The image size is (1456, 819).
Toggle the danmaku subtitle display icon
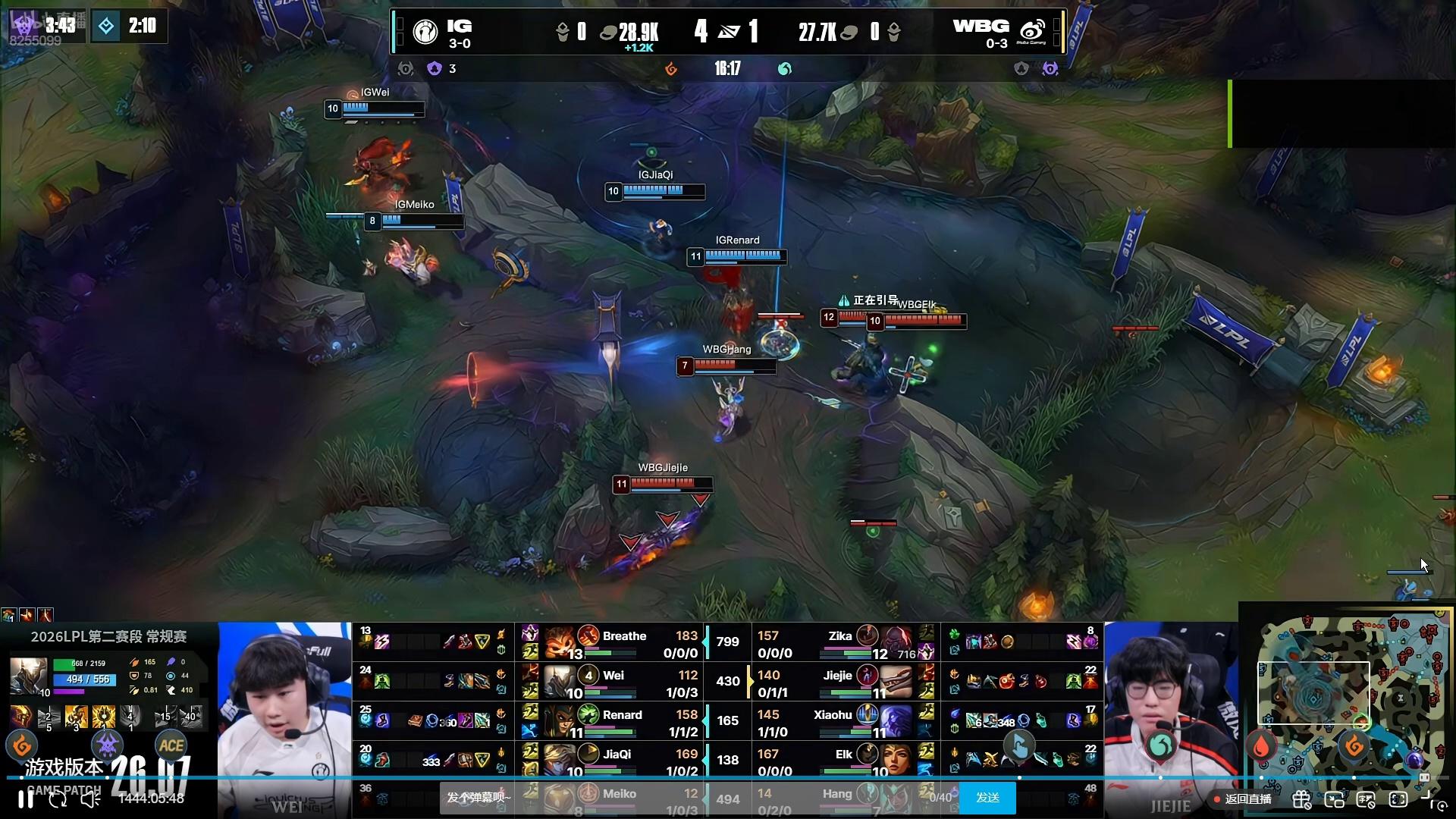click(x=1366, y=799)
